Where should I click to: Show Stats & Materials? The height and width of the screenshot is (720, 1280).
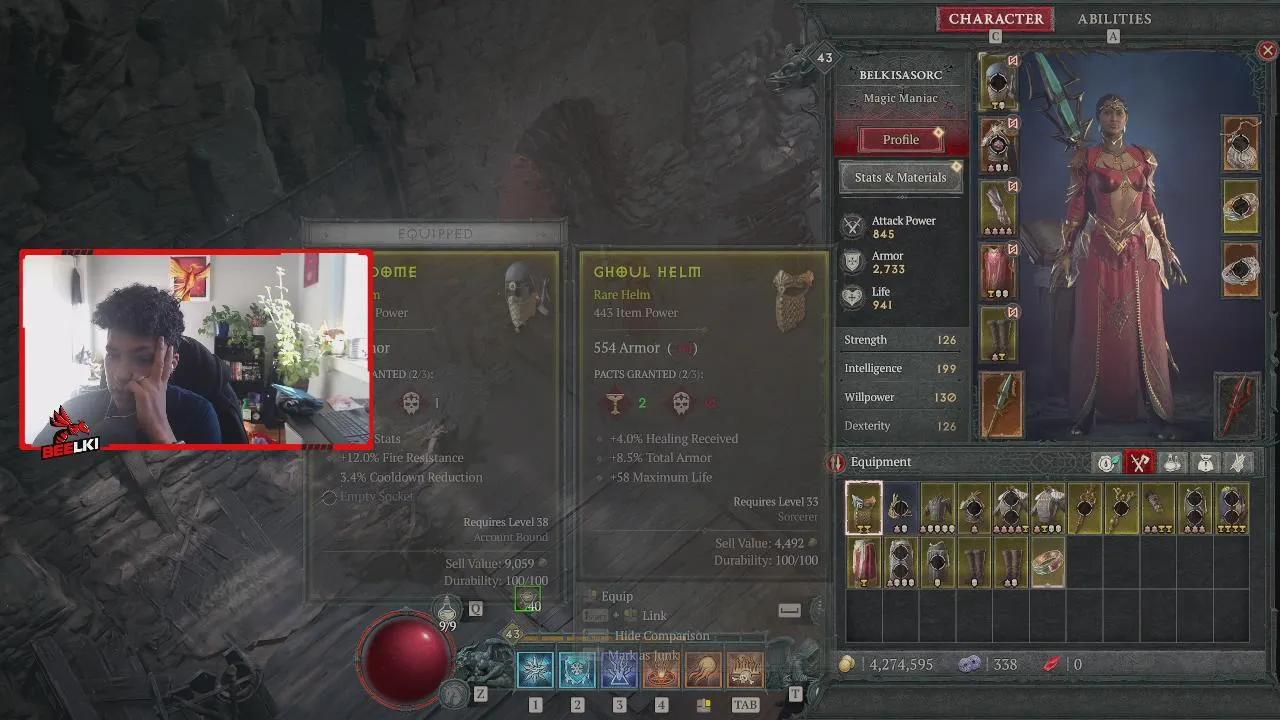(x=900, y=177)
